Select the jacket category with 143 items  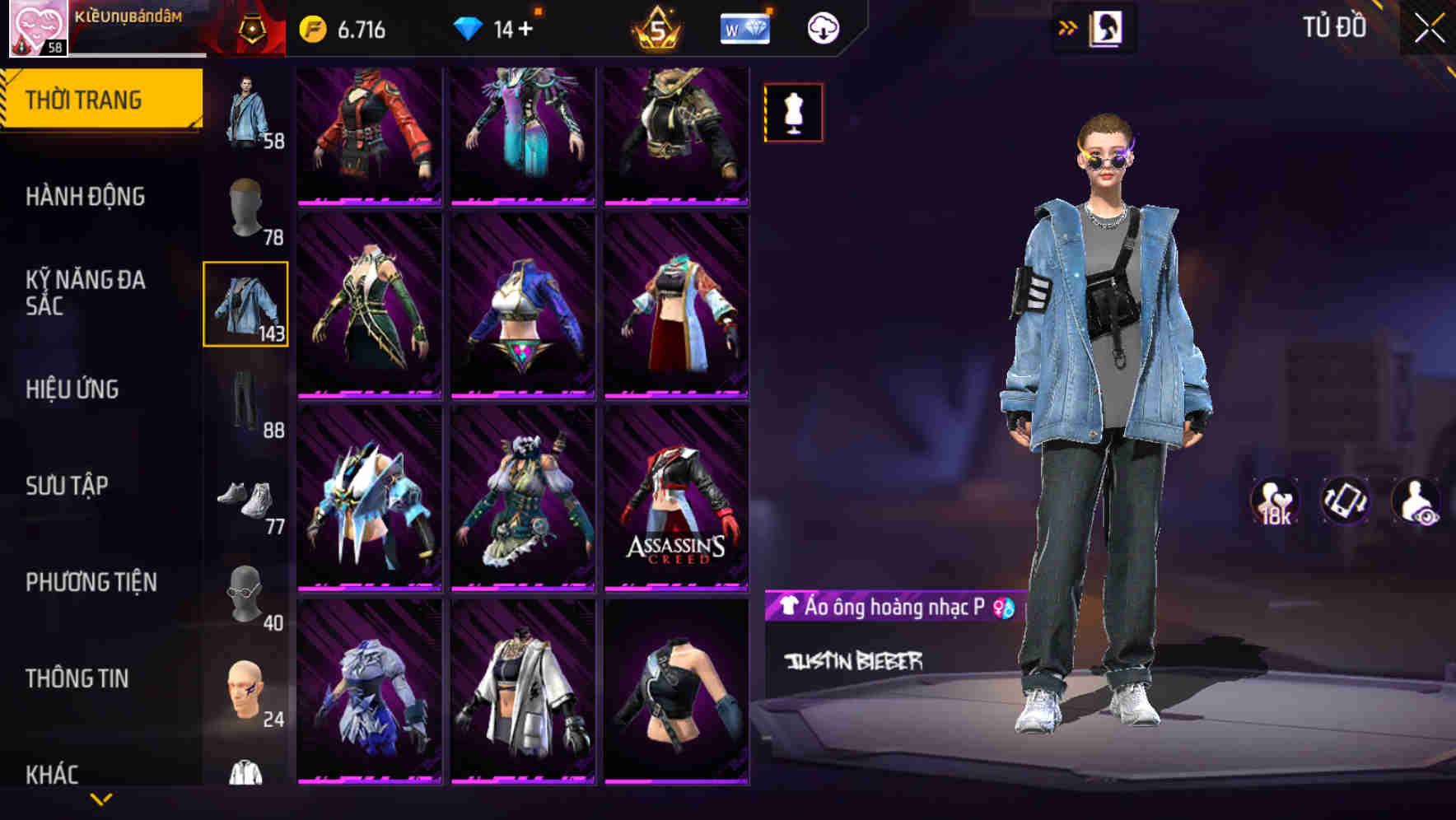[x=245, y=305]
